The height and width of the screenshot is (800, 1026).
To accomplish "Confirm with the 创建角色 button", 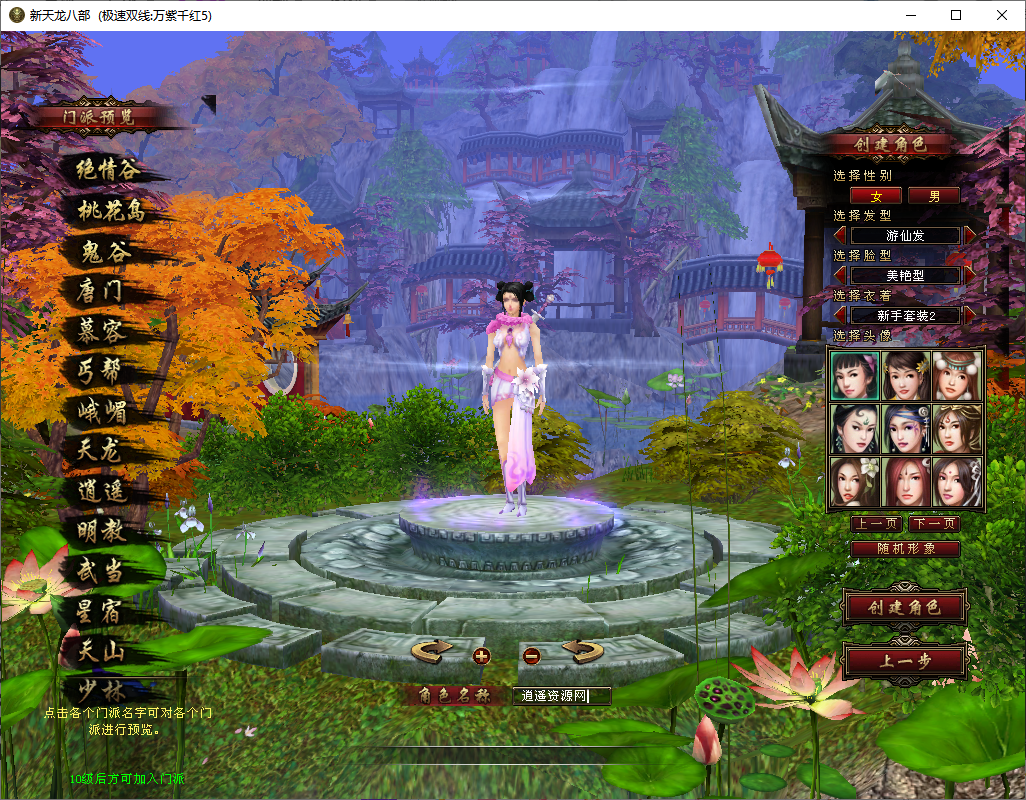I will point(905,607).
